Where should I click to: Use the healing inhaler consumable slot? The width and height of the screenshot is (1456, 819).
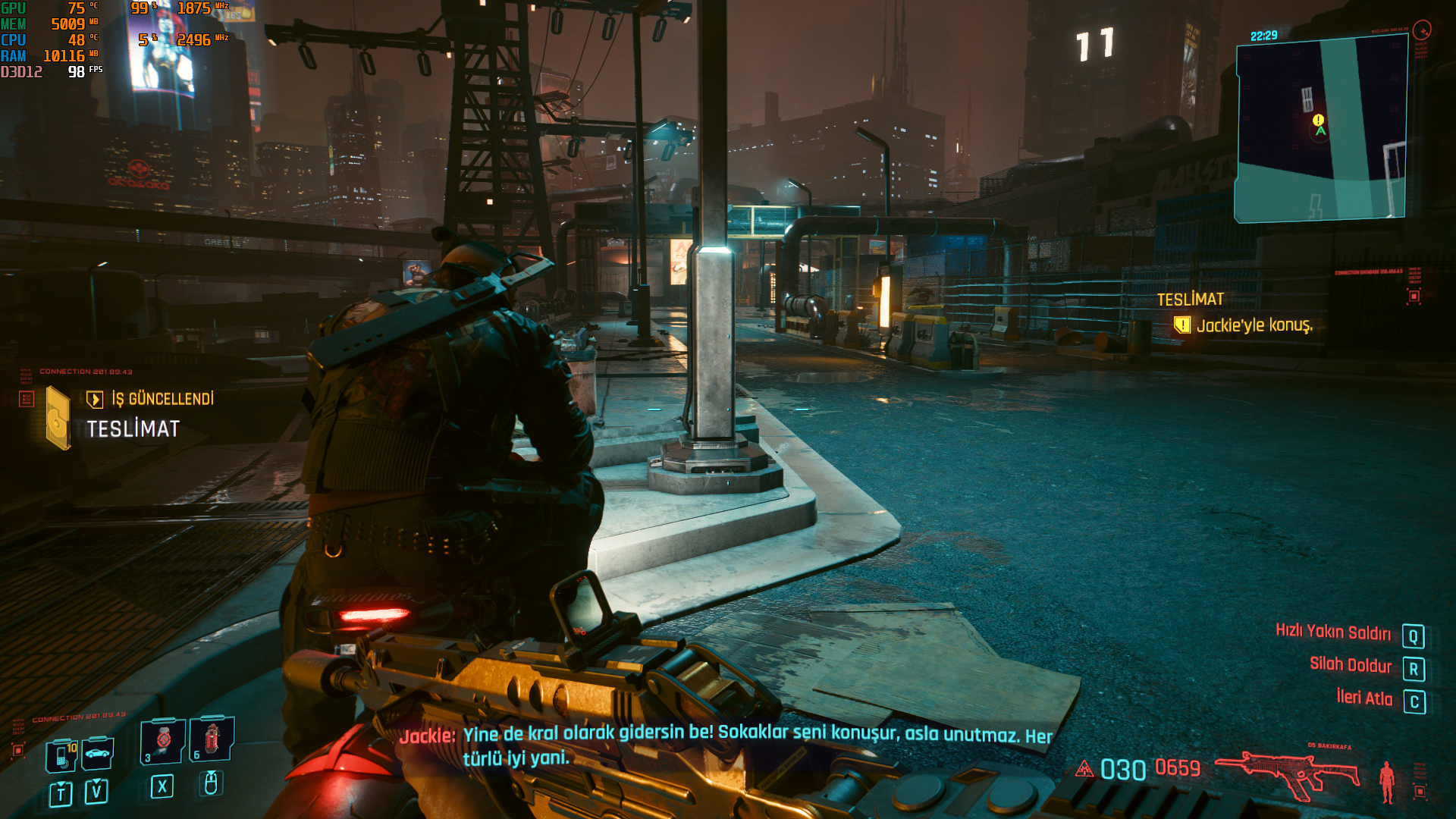163,740
